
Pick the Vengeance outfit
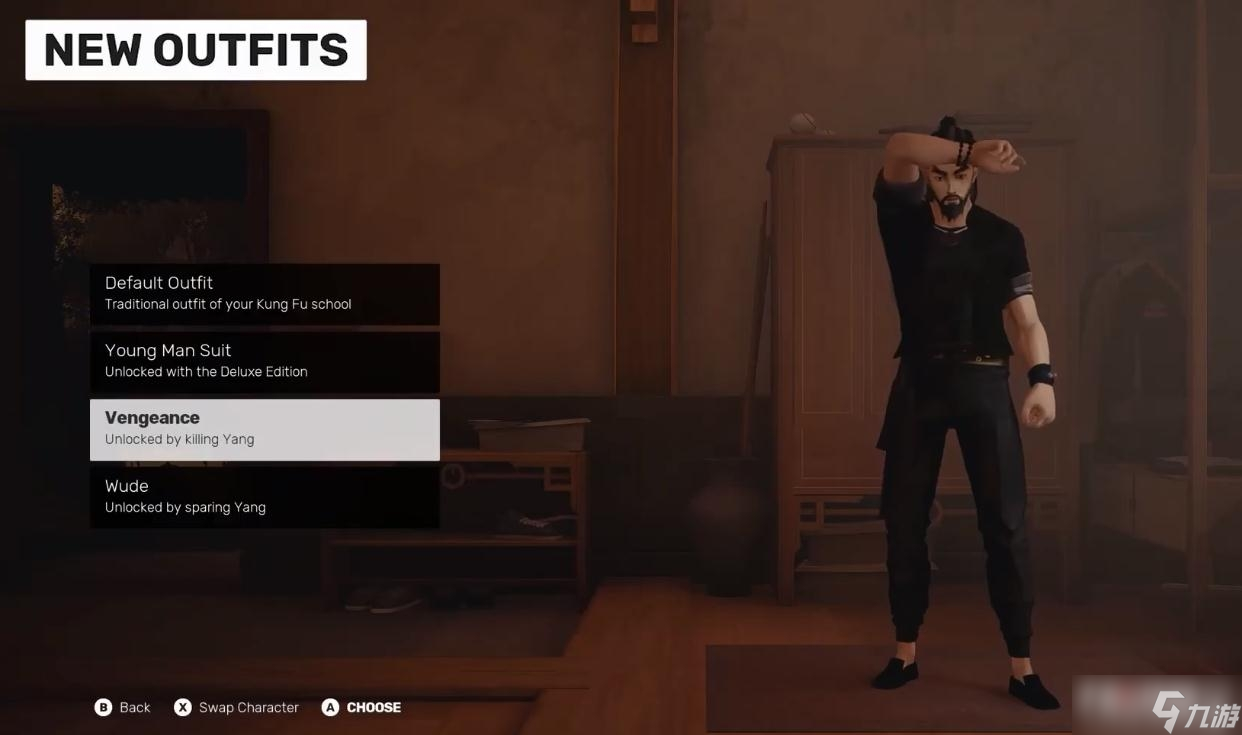(264, 429)
